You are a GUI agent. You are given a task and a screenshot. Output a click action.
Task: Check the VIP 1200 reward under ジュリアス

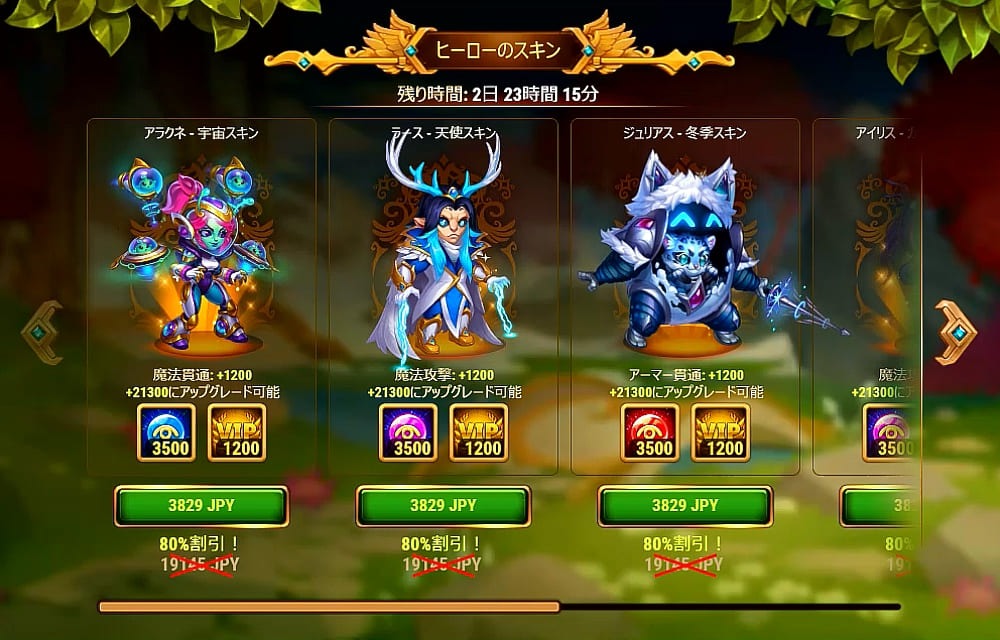[x=720, y=433]
